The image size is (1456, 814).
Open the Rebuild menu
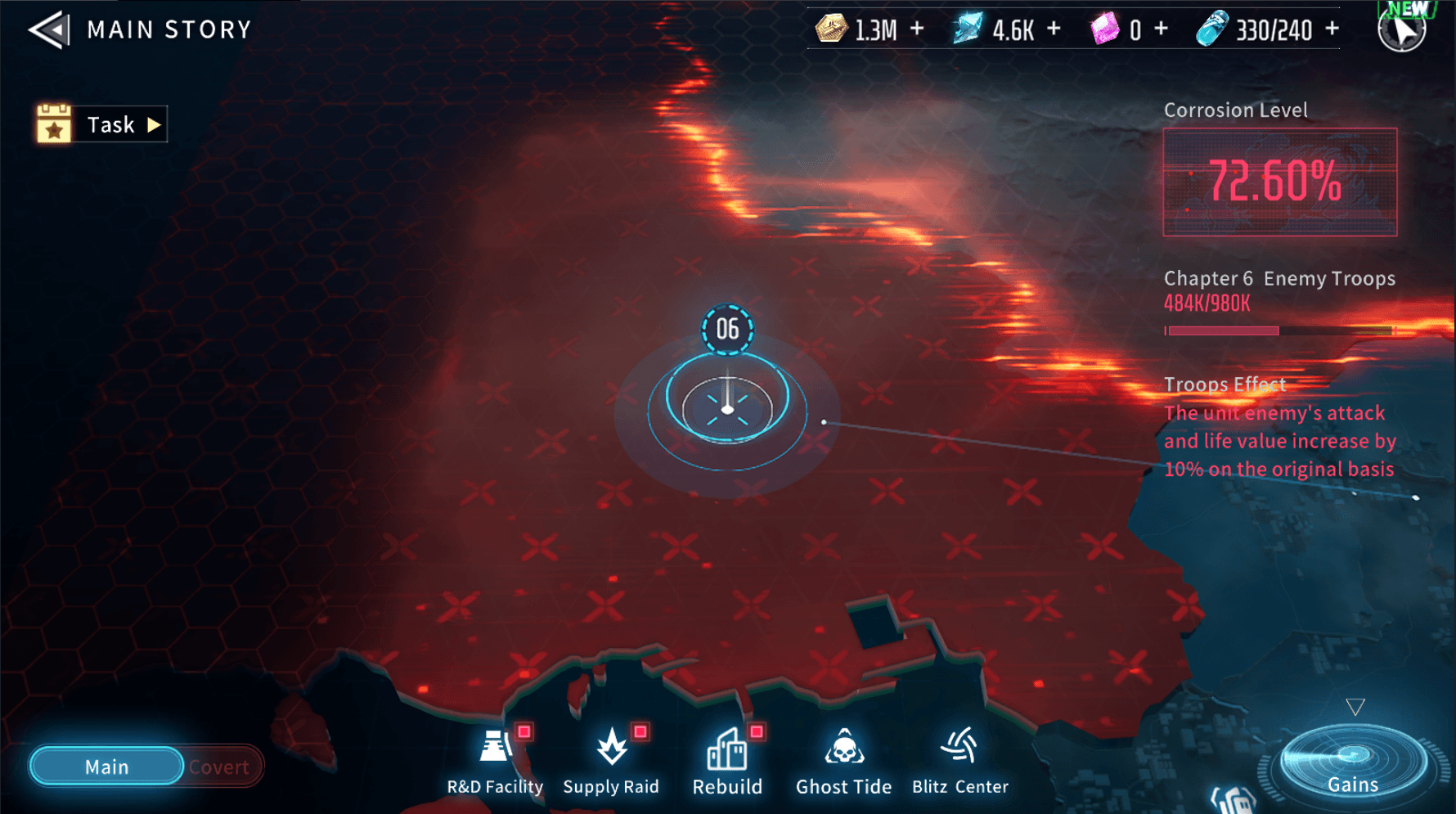[727, 761]
